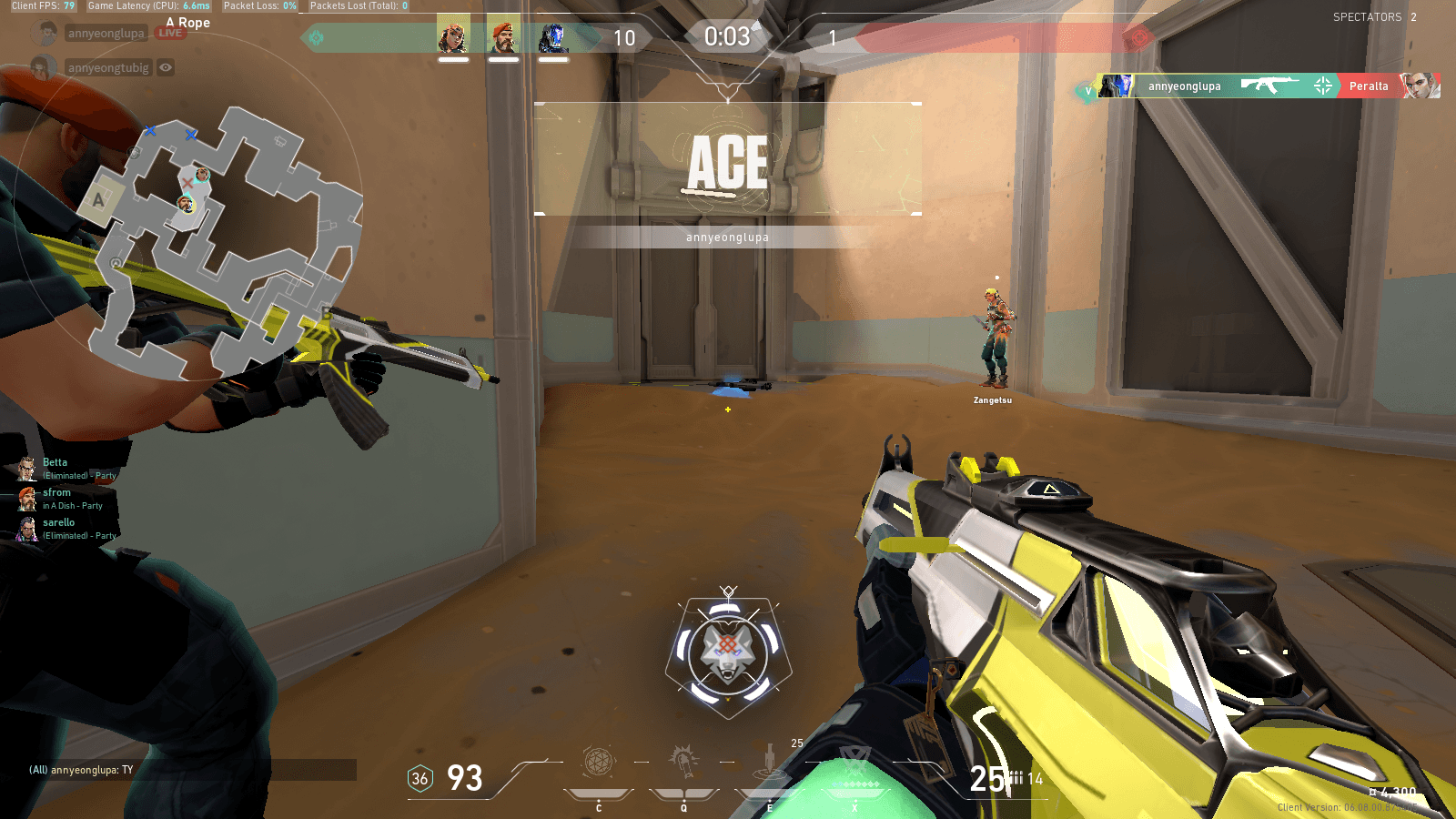The width and height of the screenshot is (1456, 819).
Task: Choose party member sfrom in the list
Action: (56, 492)
